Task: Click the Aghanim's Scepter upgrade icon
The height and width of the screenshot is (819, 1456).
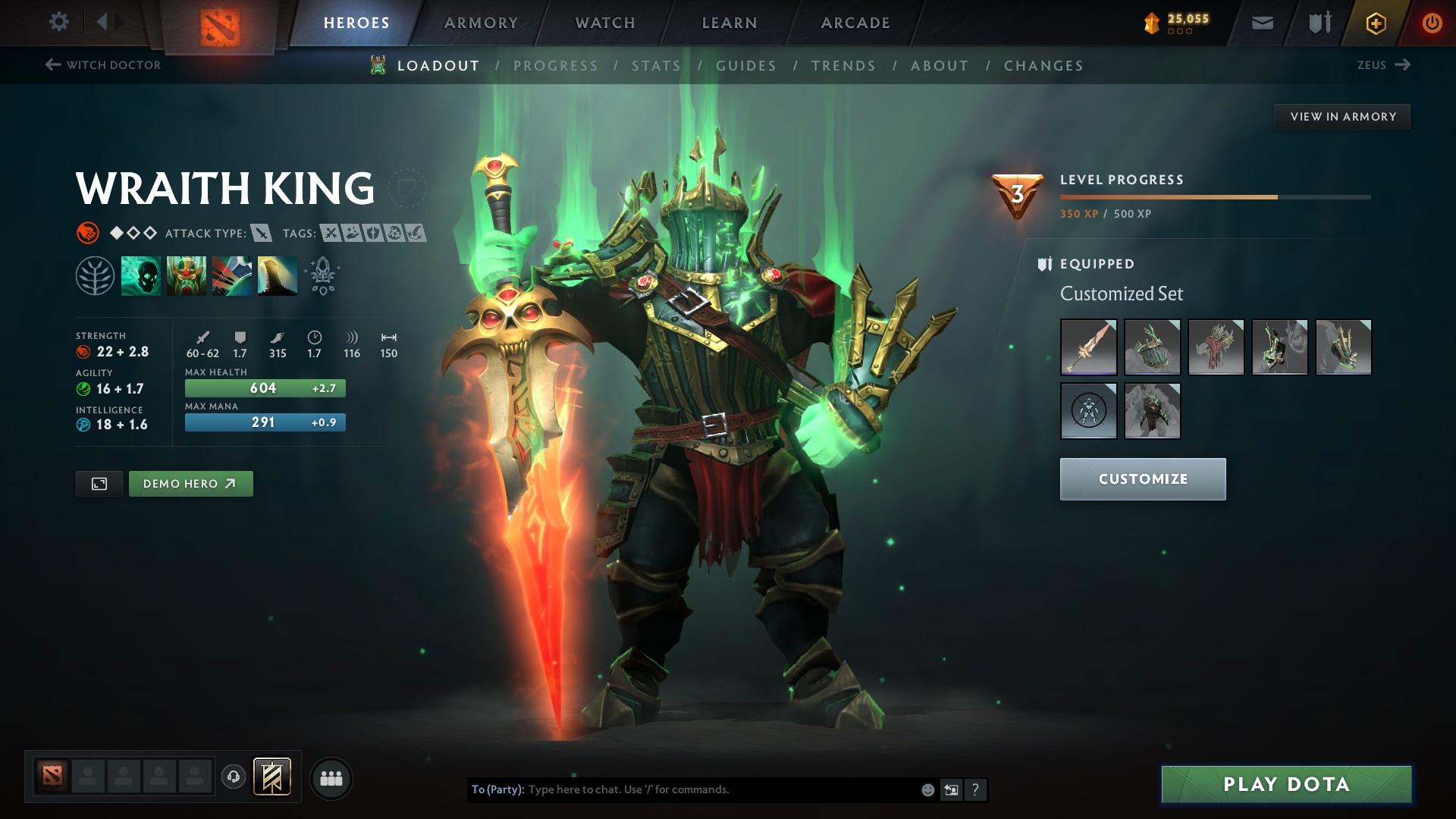Action: click(x=322, y=275)
